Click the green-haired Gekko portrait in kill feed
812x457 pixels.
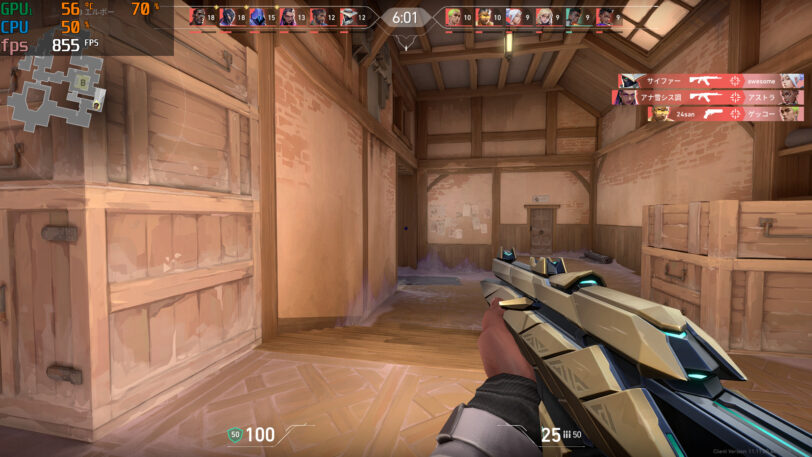click(790, 114)
